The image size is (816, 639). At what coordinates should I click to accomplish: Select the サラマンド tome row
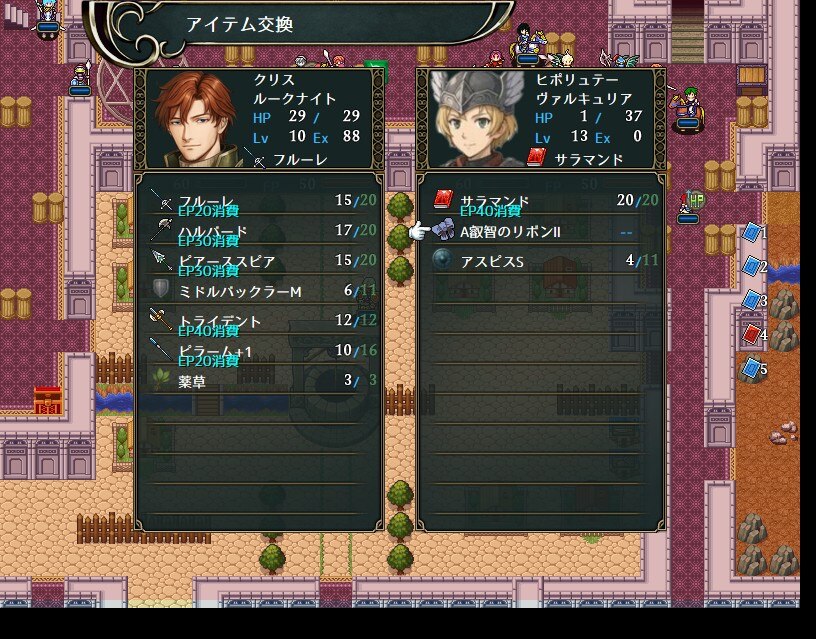click(x=540, y=201)
